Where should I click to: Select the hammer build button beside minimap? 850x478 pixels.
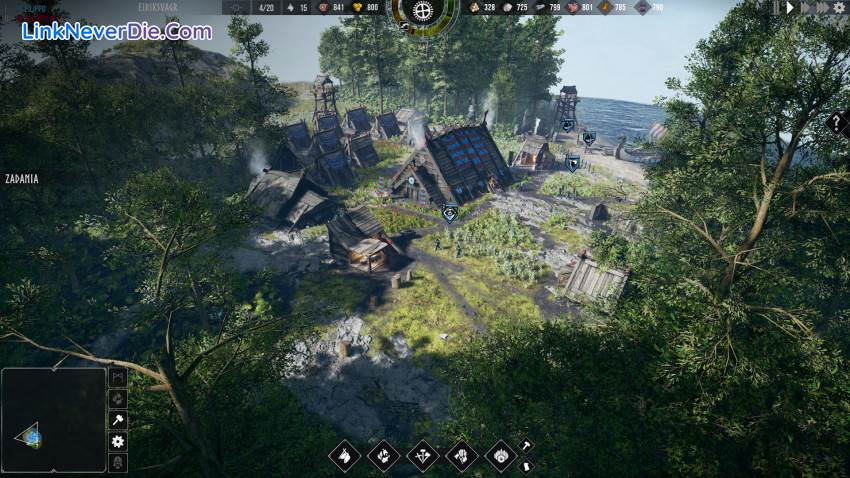point(118,420)
